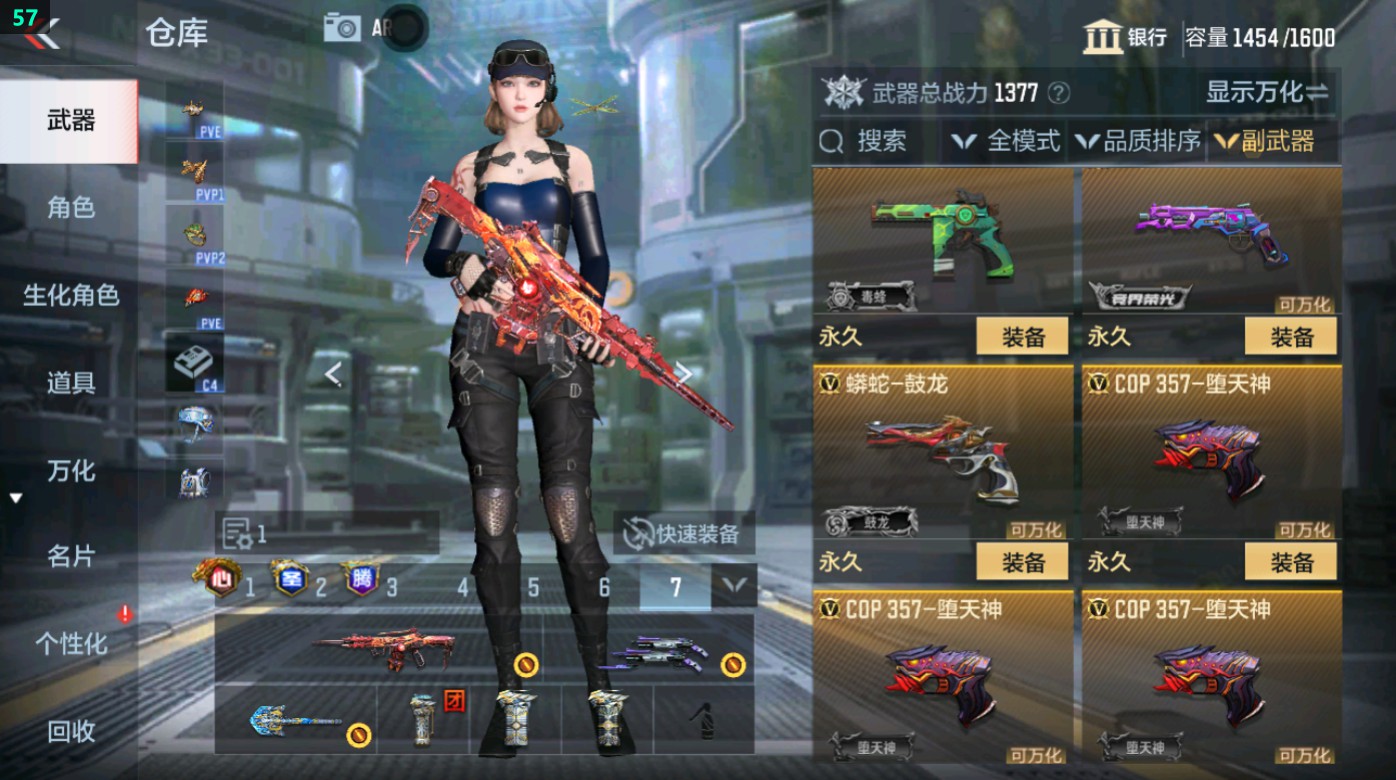The image size is (1396, 780).
Task: Open the 副武器 secondary weapon filter dropdown
Action: point(1275,141)
